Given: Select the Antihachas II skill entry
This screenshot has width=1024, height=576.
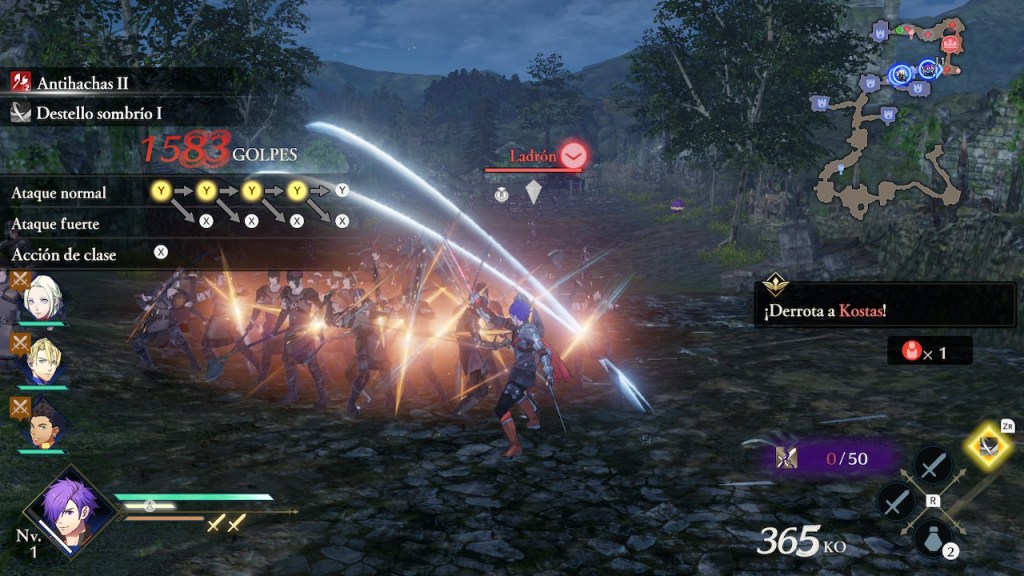Looking at the screenshot, I should [82, 83].
